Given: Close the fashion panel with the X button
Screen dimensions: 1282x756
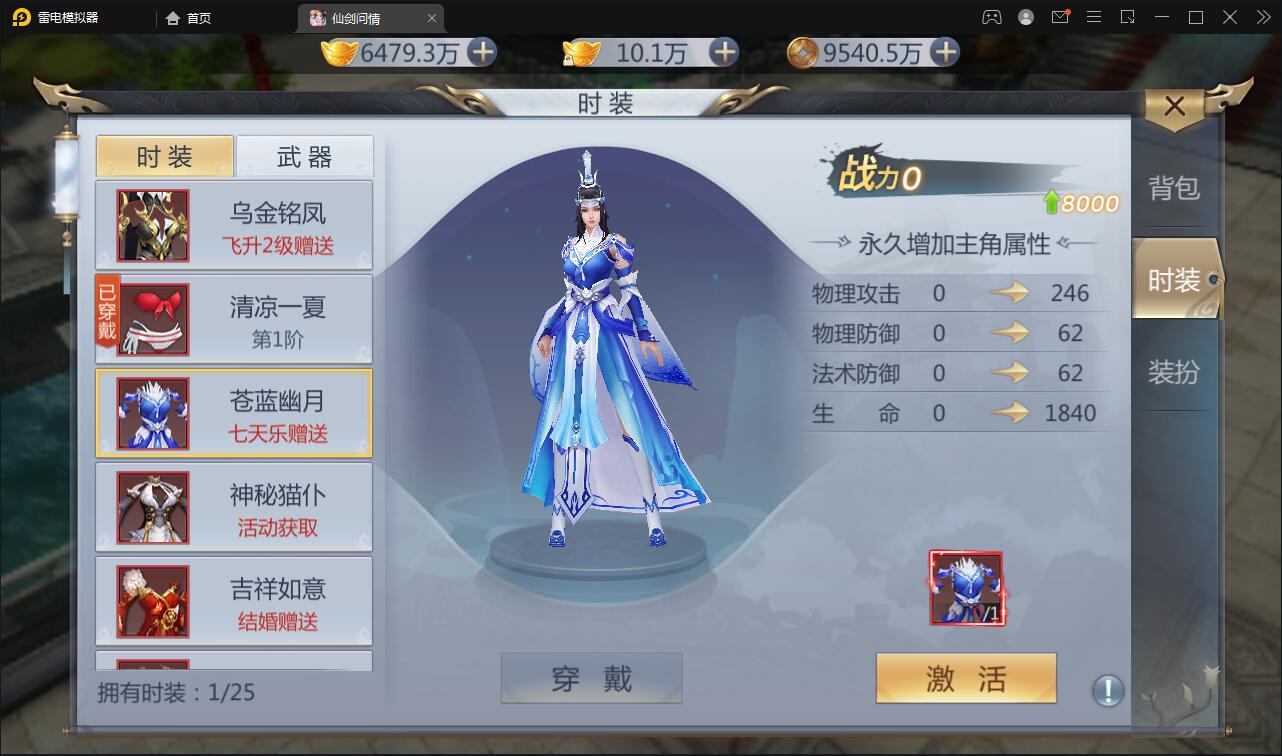Looking at the screenshot, I should click(x=1174, y=106).
